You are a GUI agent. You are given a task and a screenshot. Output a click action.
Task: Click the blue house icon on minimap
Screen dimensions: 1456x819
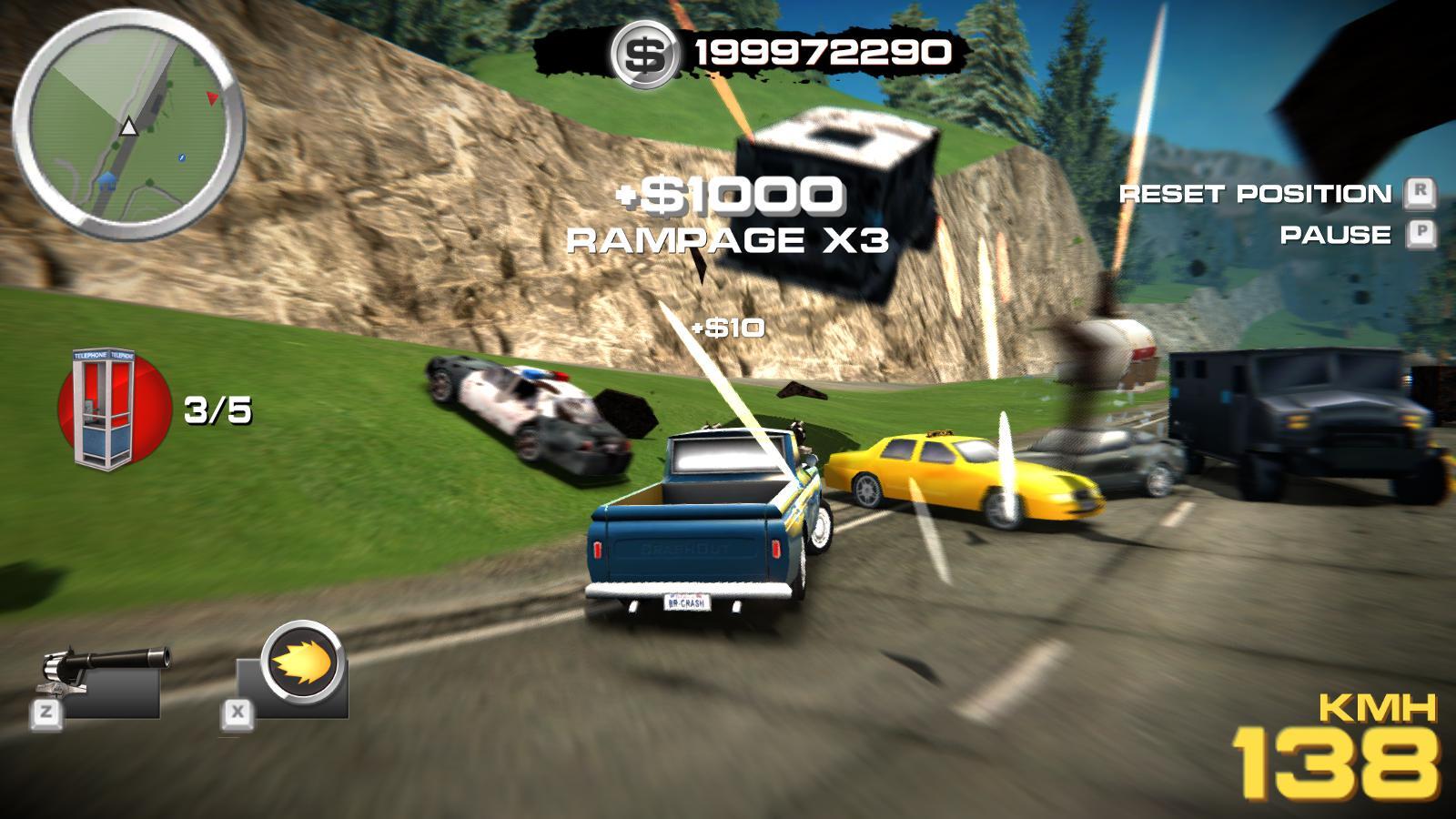click(x=108, y=181)
